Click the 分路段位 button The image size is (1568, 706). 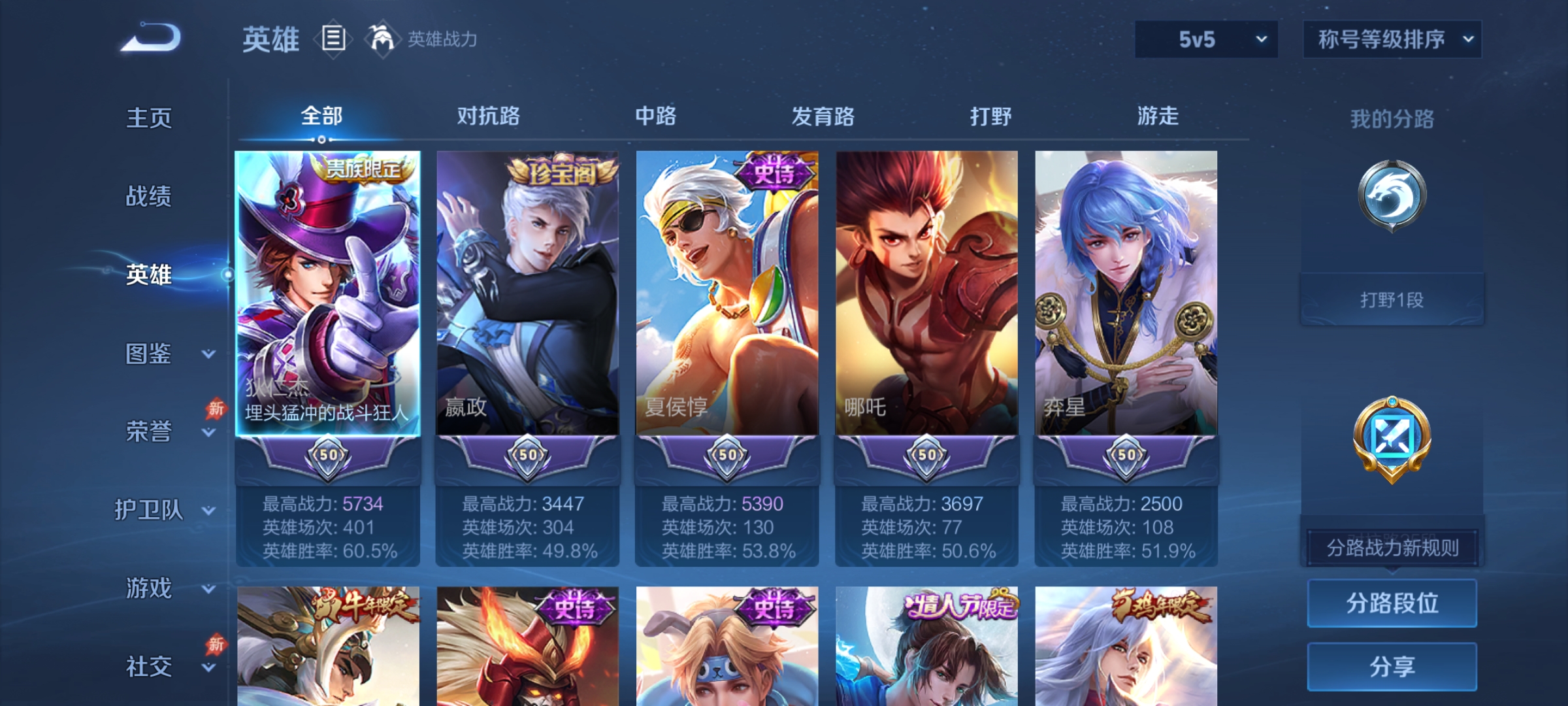[1392, 603]
